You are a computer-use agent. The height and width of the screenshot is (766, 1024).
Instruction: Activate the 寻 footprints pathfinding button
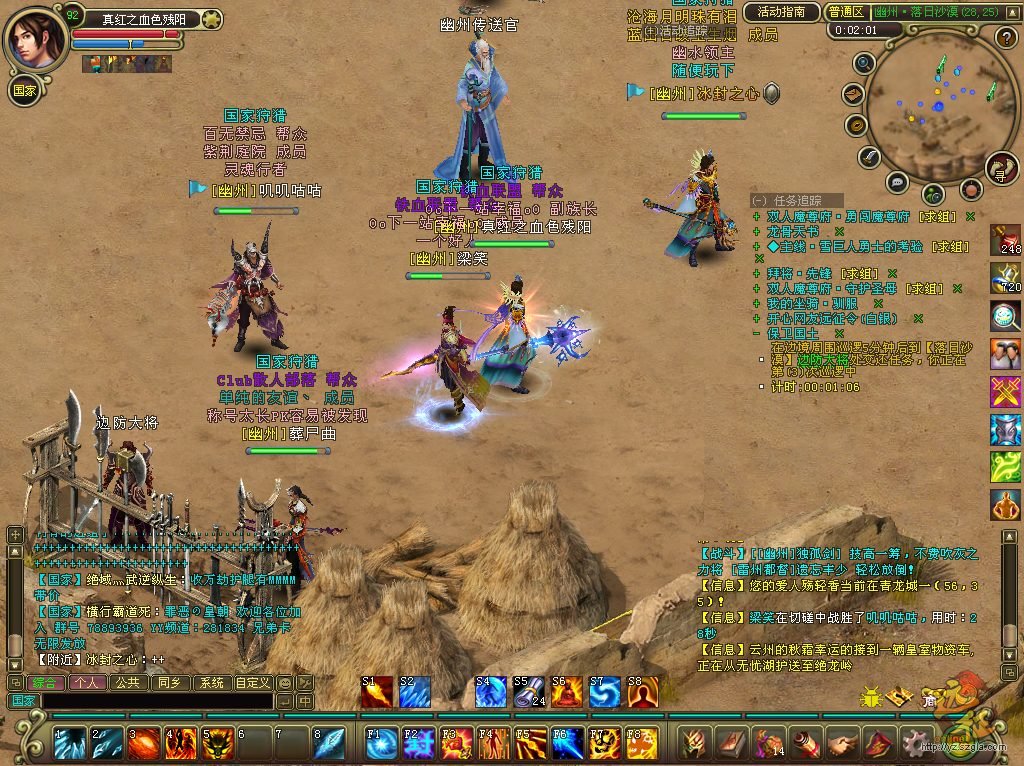(x=1001, y=167)
